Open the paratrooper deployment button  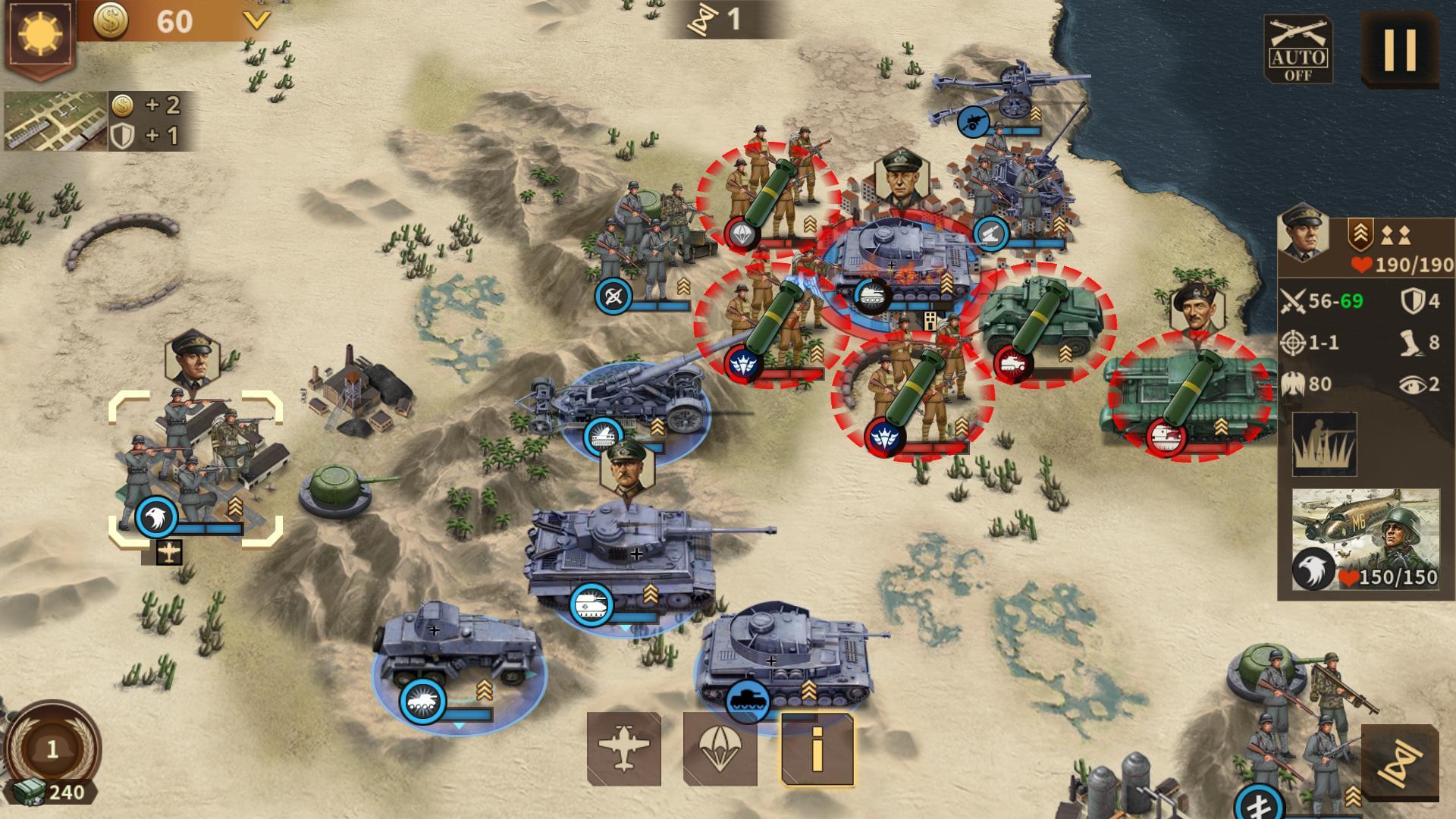coord(720,749)
